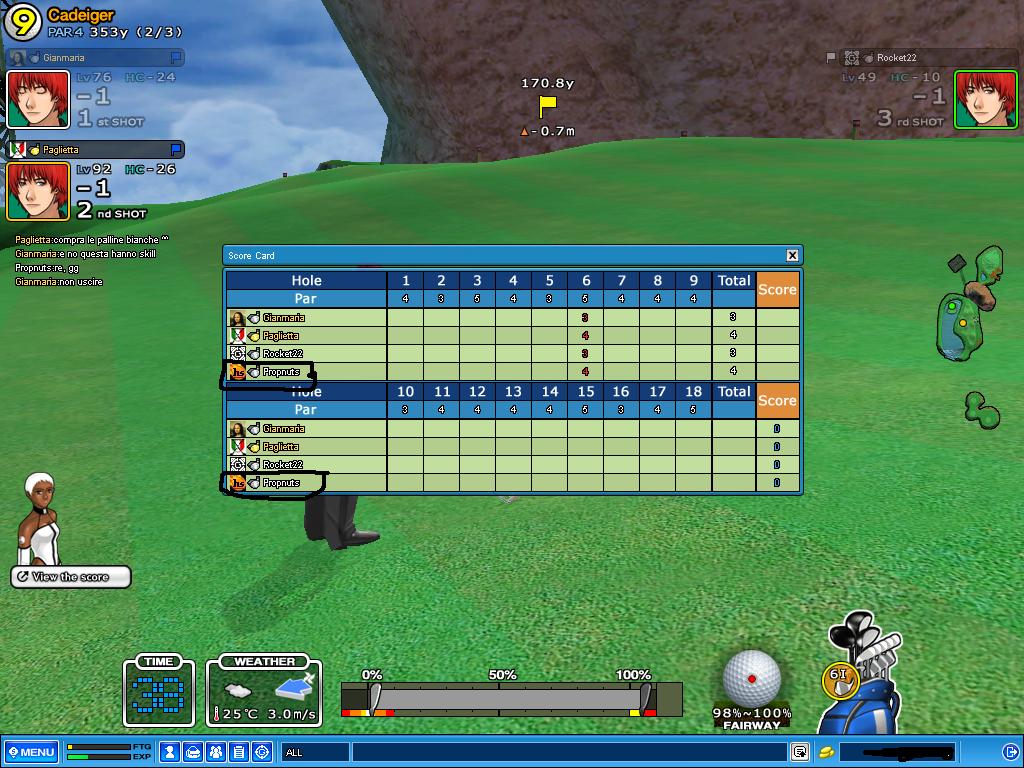Open the chat log icon

coord(800,752)
